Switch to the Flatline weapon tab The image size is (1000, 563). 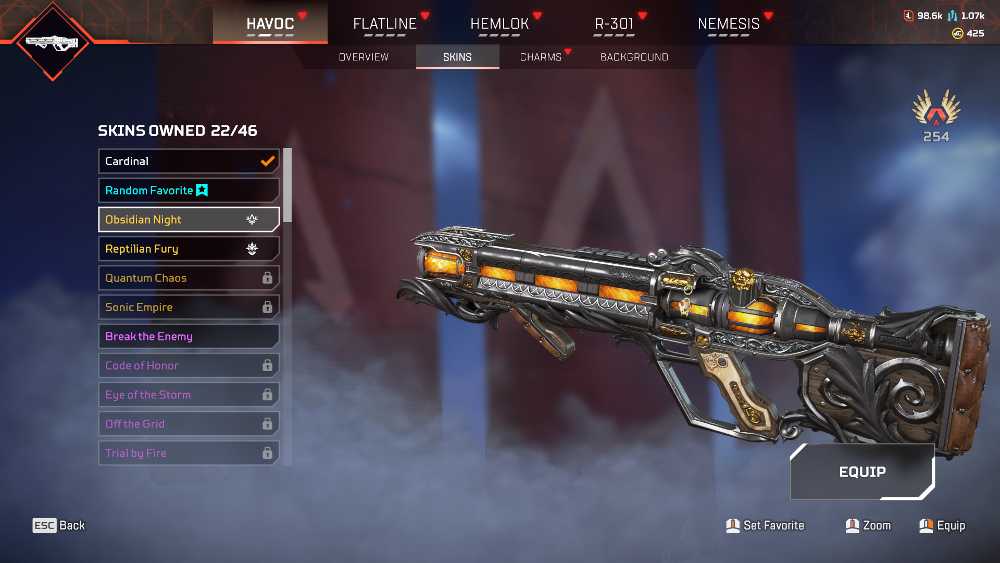click(x=385, y=23)
